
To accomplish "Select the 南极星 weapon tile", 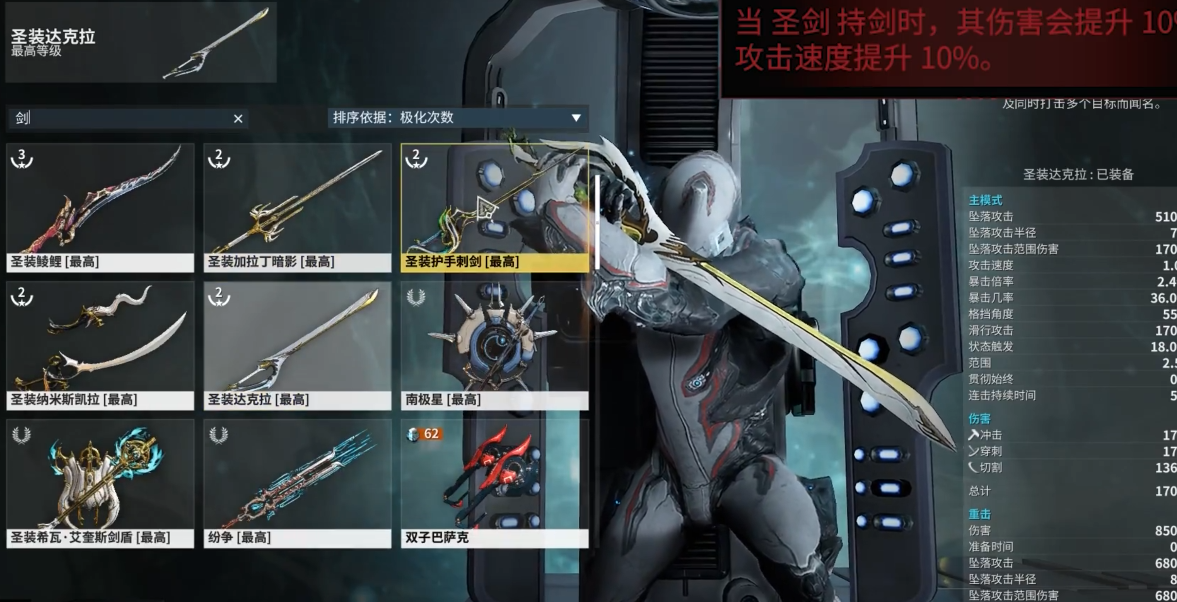I will pos(494,345).
